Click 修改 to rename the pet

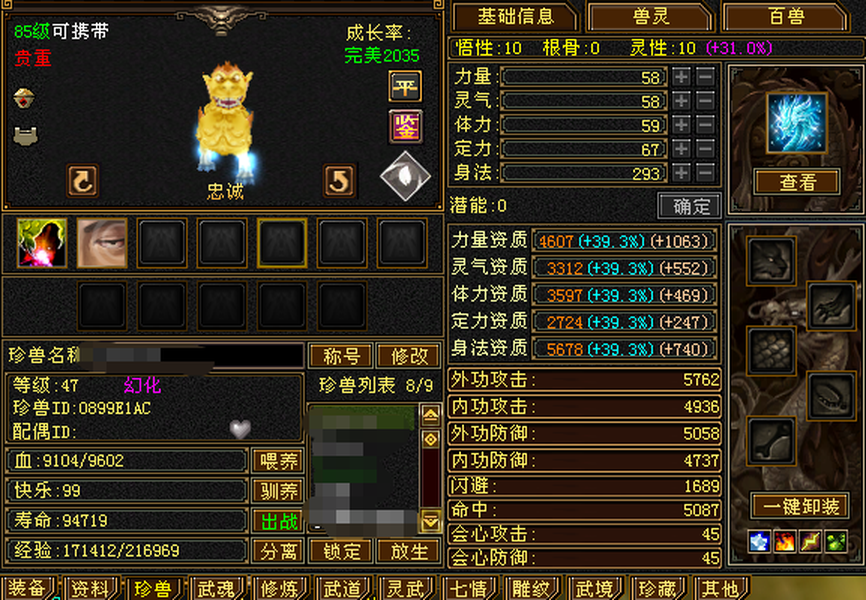[408, 357]
